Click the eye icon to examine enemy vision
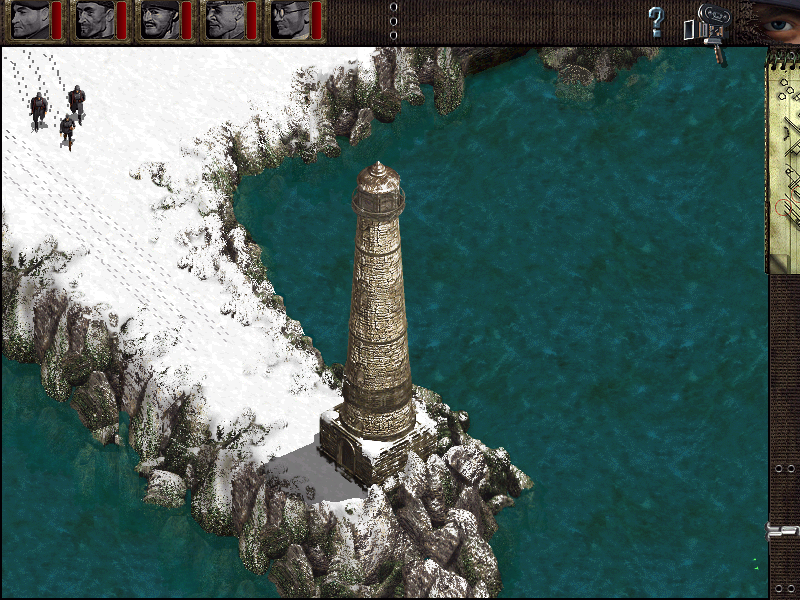Image resolution: width=800 pixels, height=600 pixels. 772,20
